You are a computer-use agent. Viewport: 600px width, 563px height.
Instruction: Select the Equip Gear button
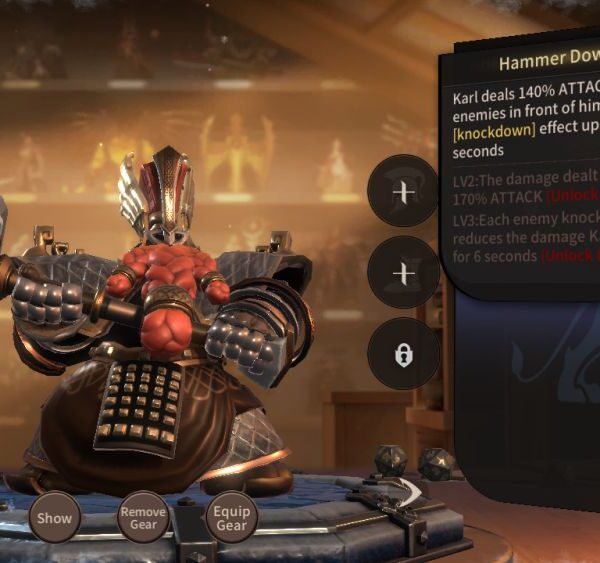click(231, 518)
